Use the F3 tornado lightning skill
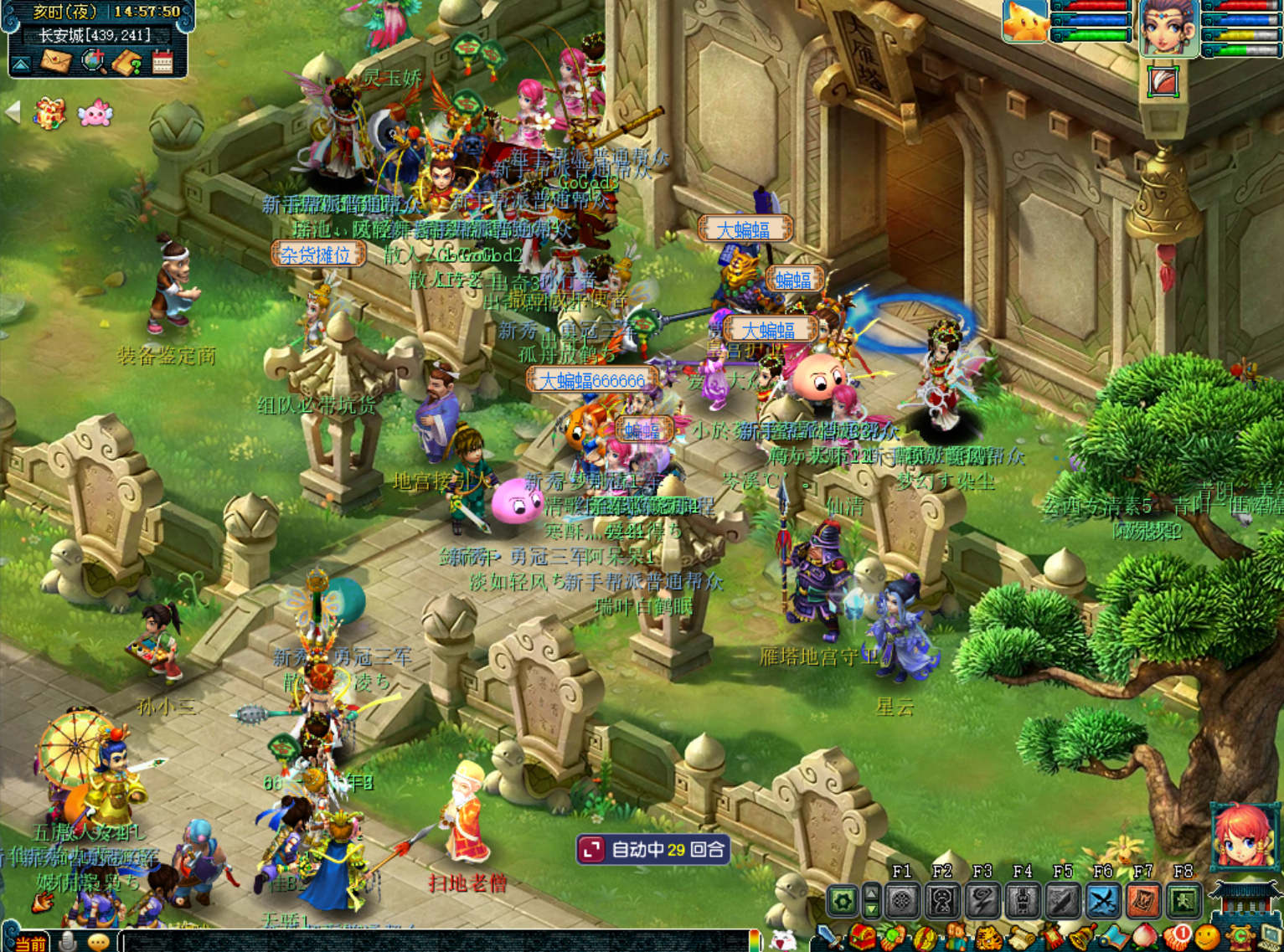1284x952 pixels. coord(982,902)
